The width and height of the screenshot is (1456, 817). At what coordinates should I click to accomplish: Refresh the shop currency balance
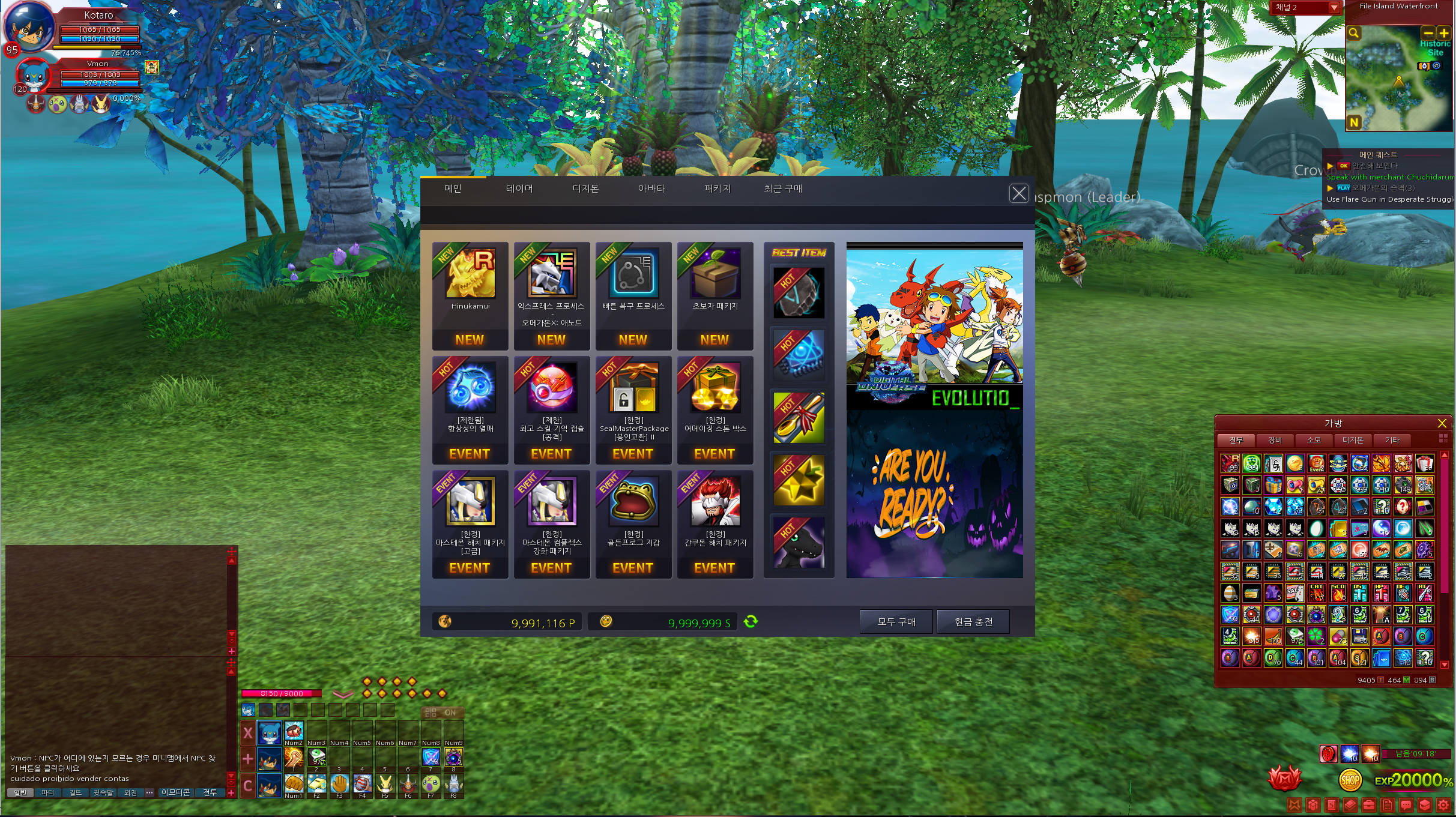[x=751, y=622]
